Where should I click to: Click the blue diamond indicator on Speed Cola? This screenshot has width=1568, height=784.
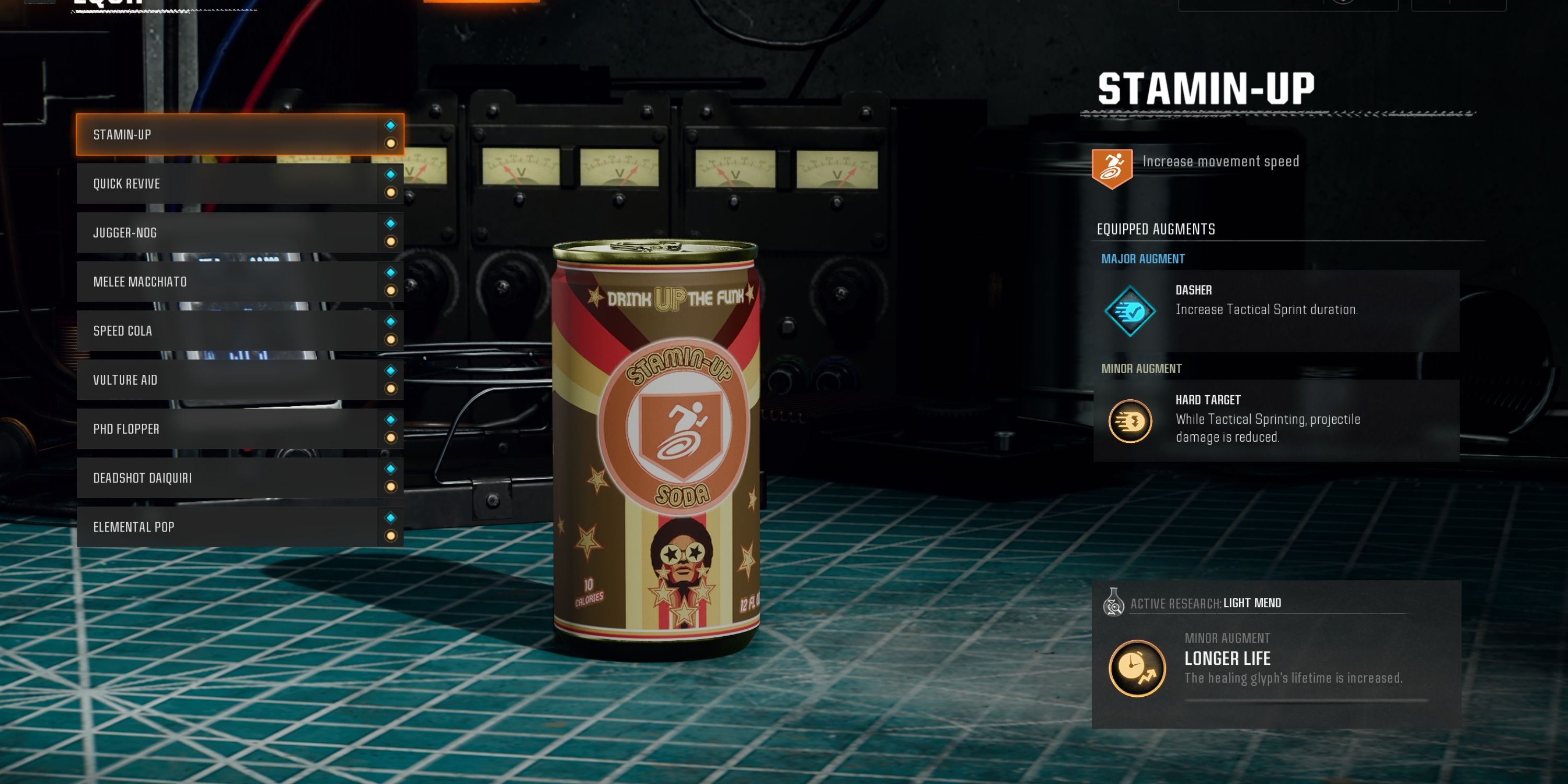[392, 321]
